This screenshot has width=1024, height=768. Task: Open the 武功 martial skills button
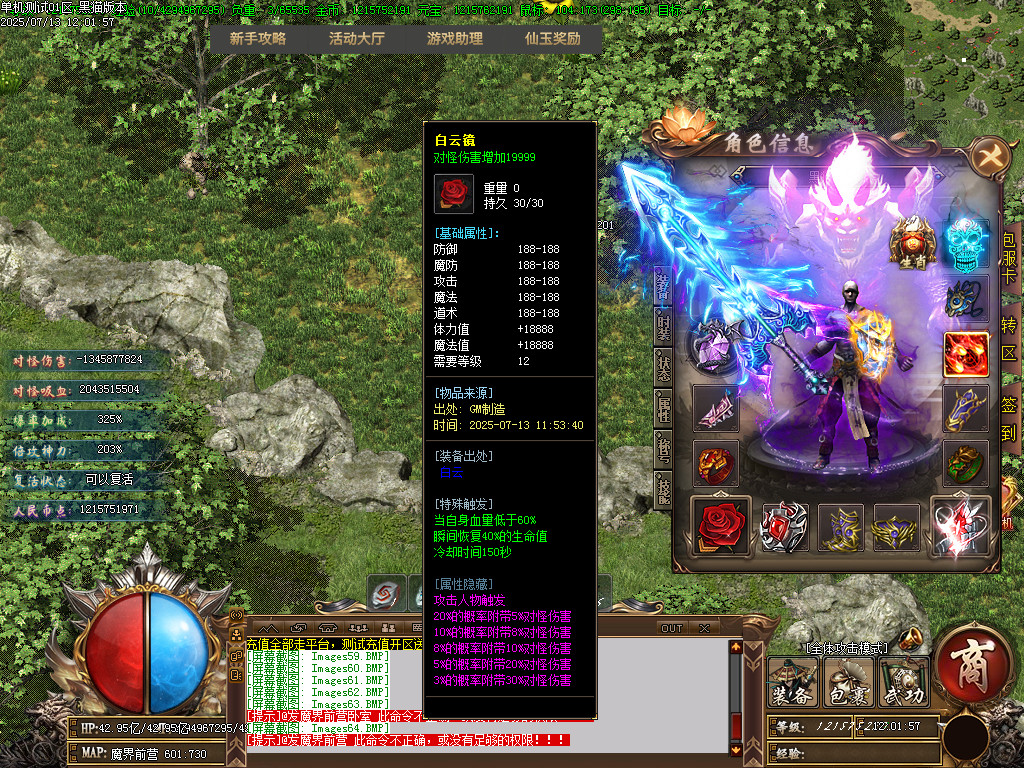tap(904, 683)
